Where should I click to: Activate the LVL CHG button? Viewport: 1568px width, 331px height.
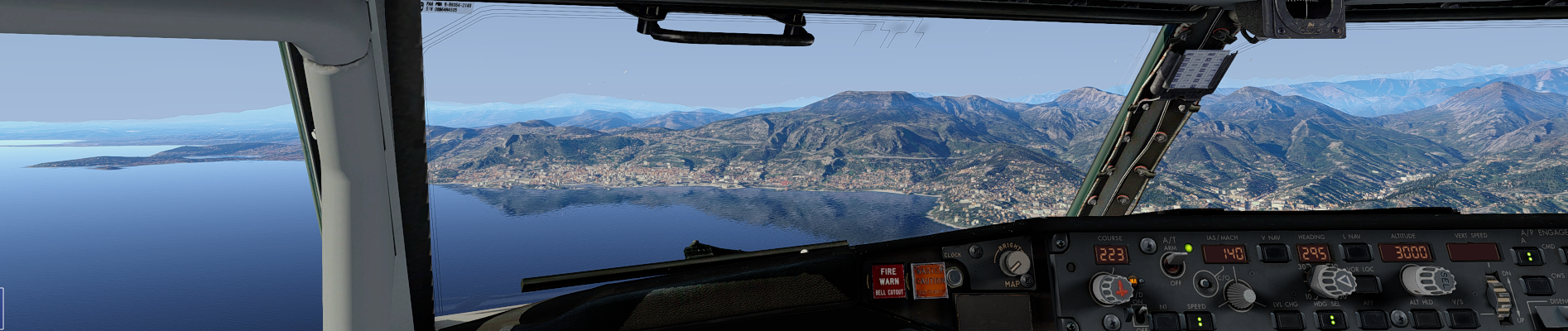tap(1286, 321)
